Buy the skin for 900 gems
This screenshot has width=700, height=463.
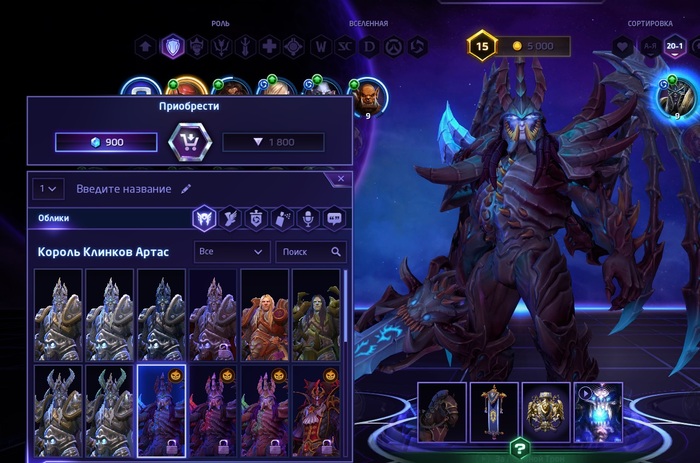(x=106, y=142)
